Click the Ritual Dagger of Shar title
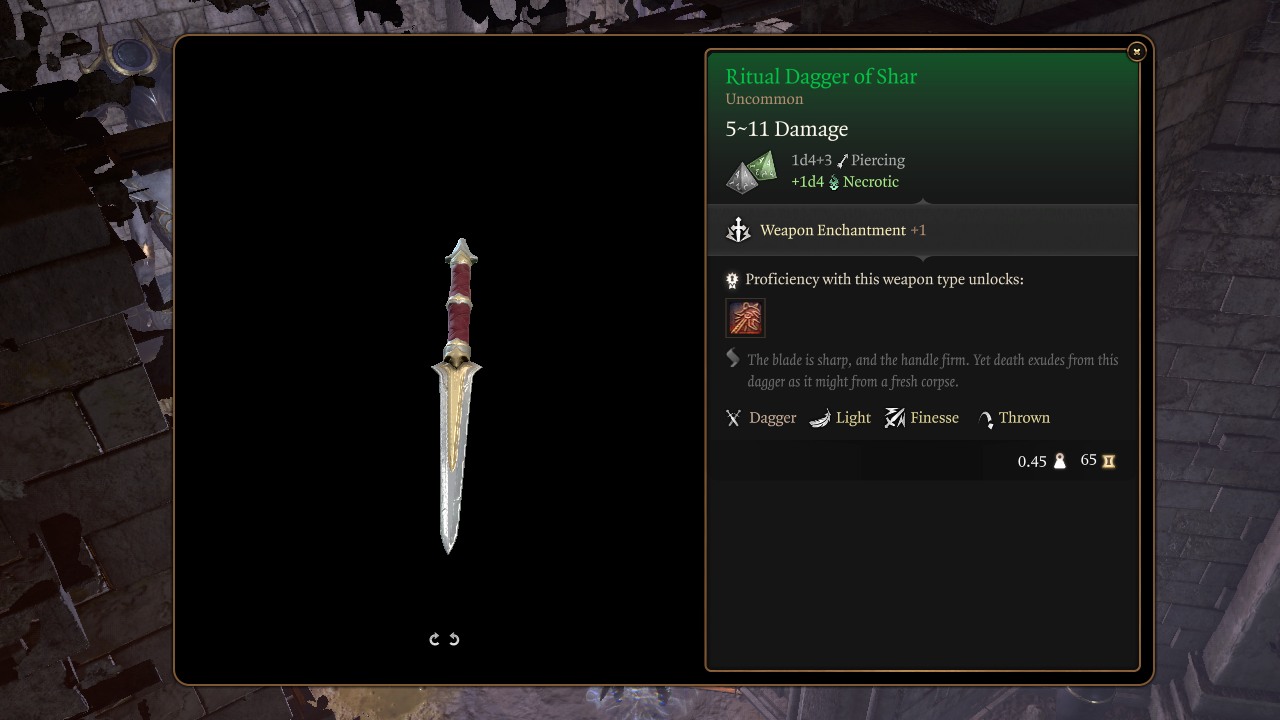Image resolution: width=1280 pixels, height=720 pixels. (x=821, y=76)
